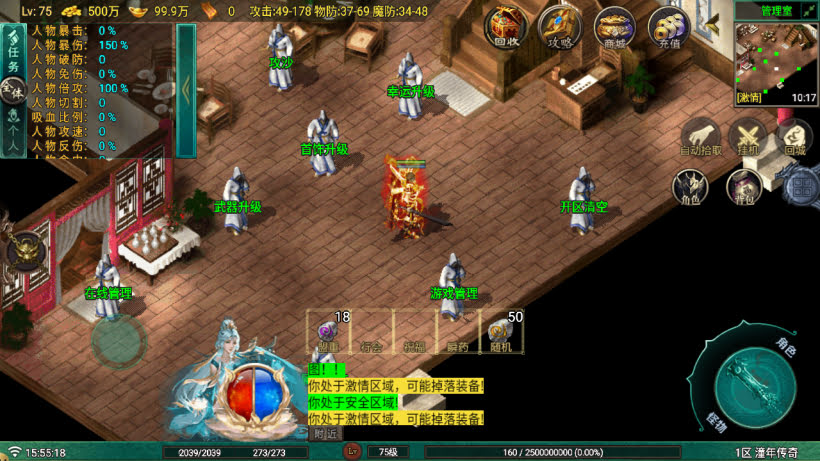Image resolution: width=820 pixels, height=461 pixels.
Task: Collapse the top icon row with the arrow
Action: (x=712, y=20)
